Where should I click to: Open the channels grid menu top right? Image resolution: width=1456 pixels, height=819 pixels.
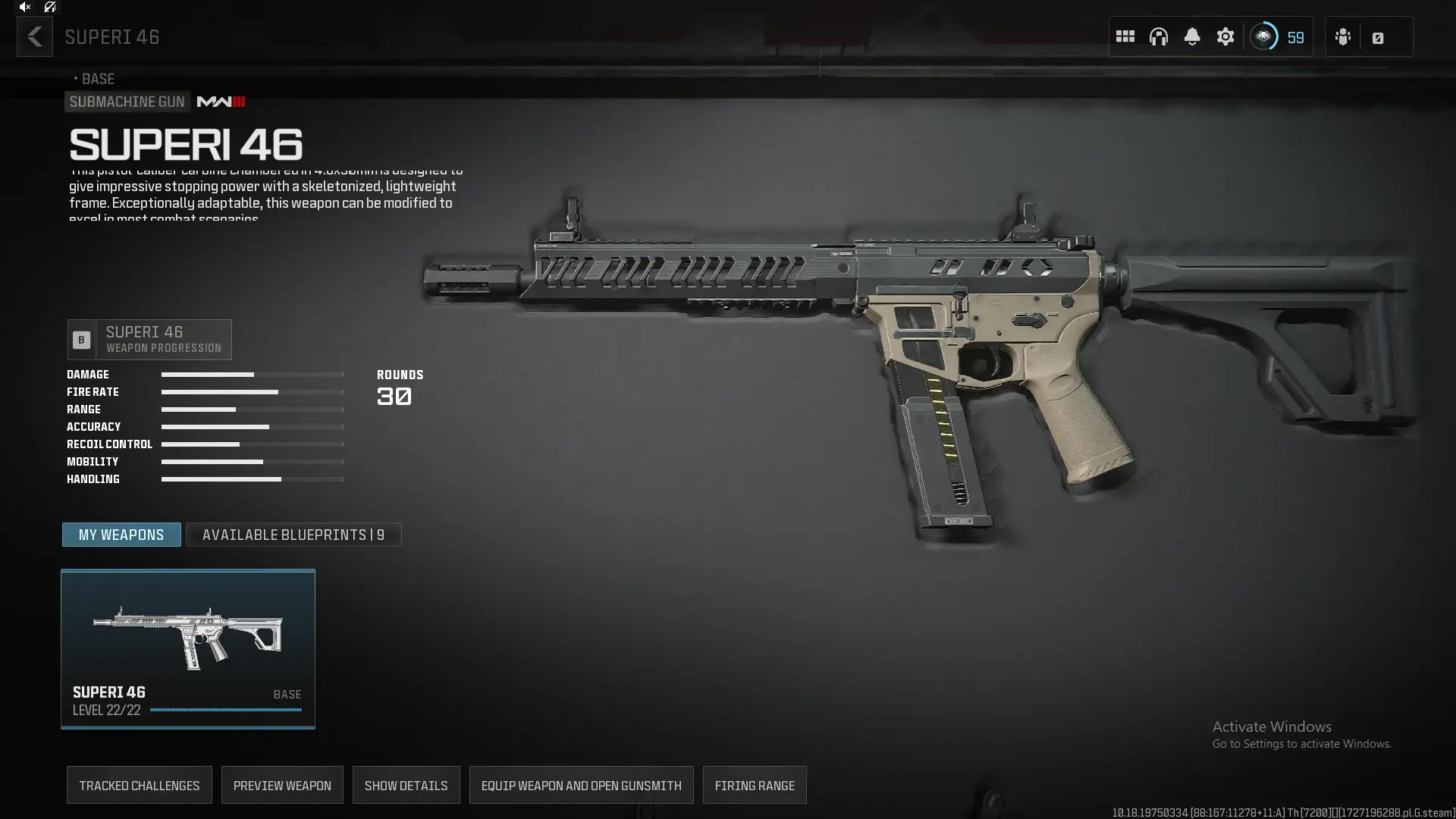(1125, 36)
